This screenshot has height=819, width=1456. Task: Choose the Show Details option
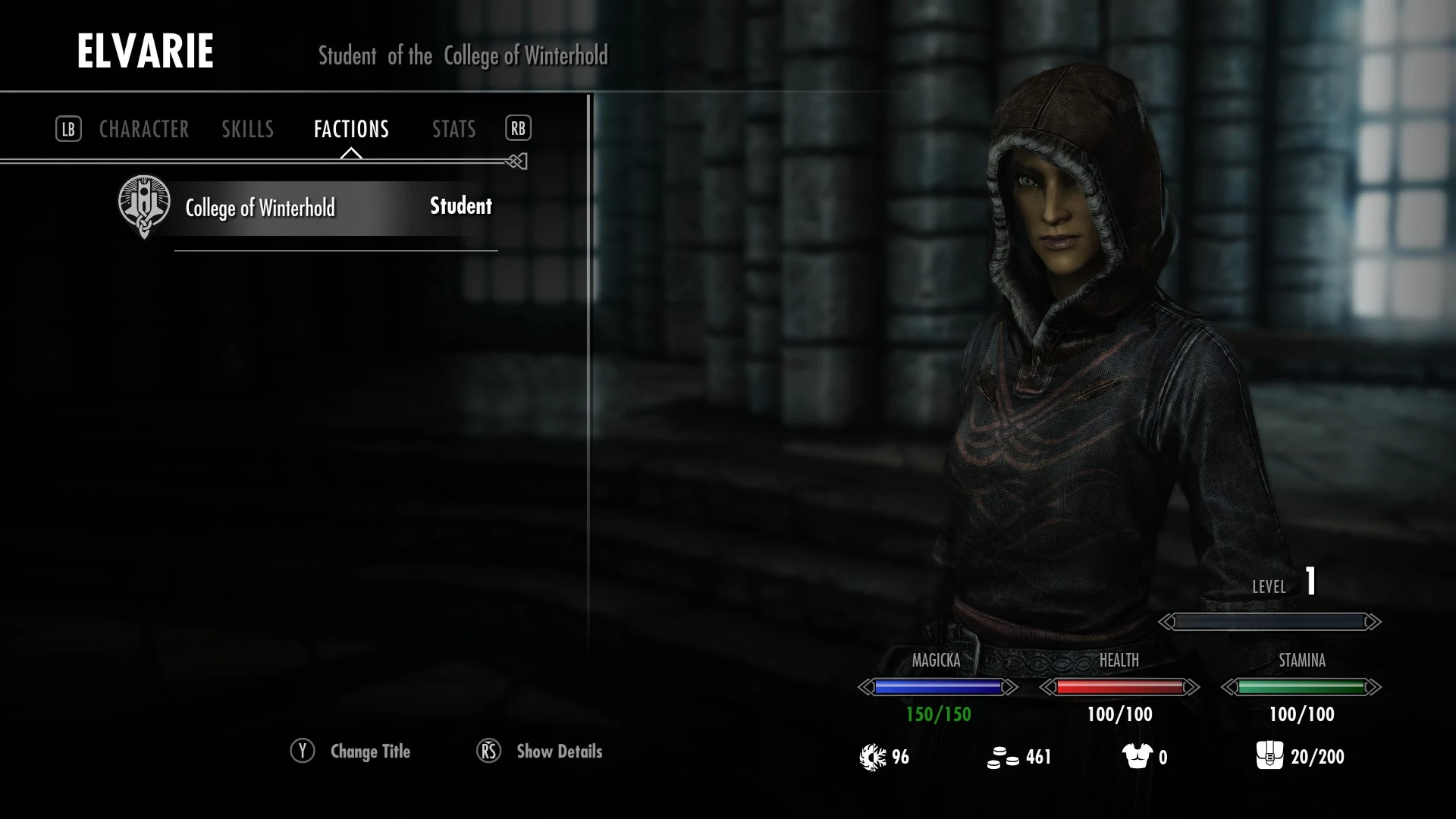click(x=558, y=752)
